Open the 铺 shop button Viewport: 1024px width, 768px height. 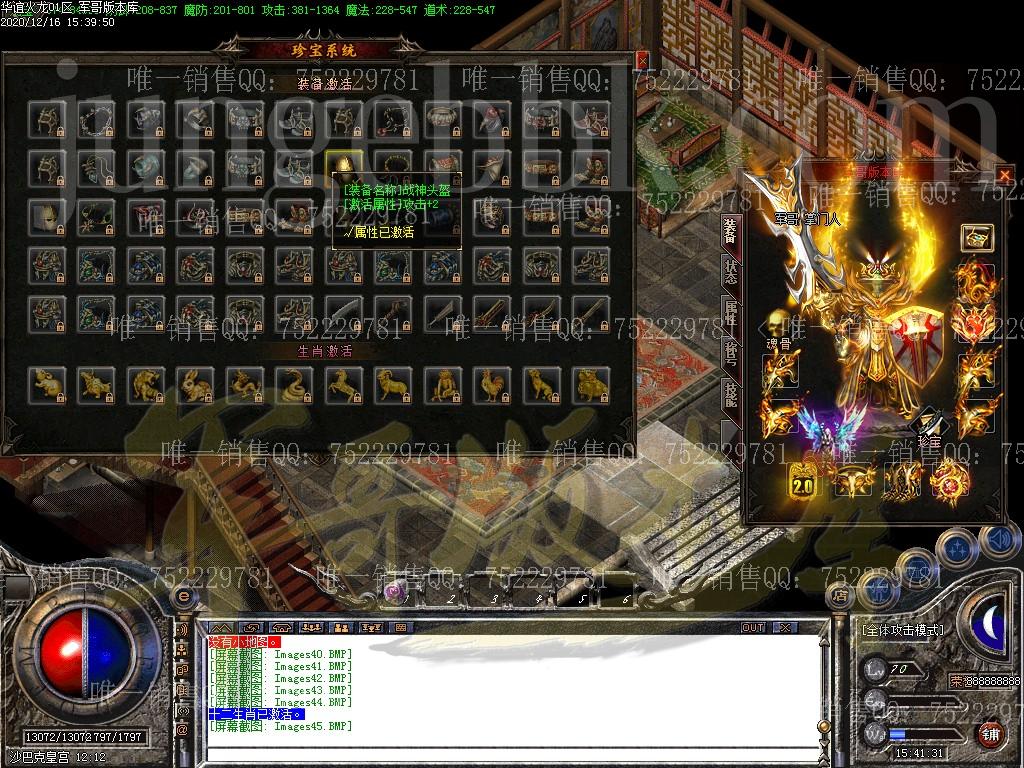coord(989,735)
